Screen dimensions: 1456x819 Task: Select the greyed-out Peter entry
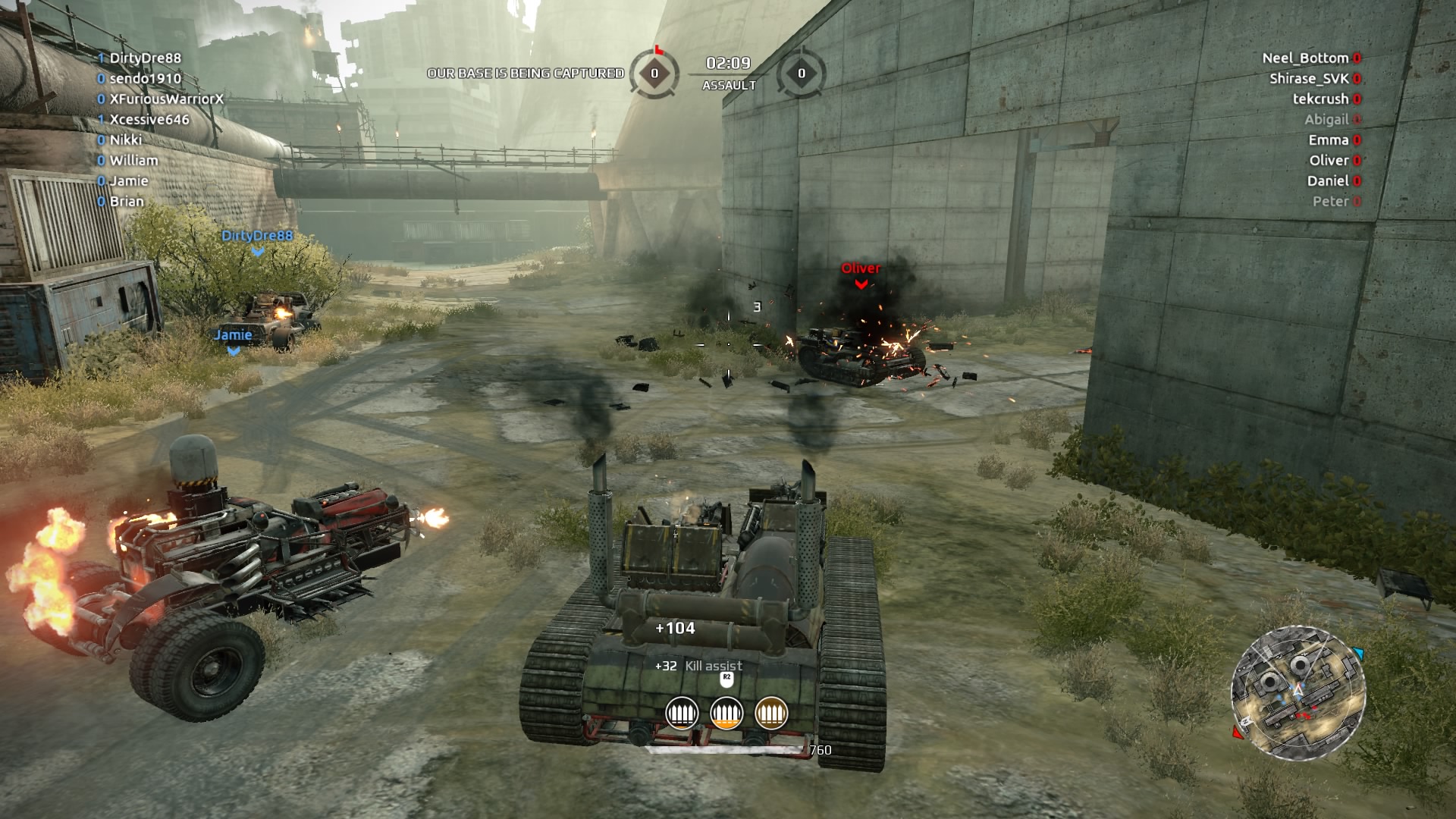[1331, 201]
